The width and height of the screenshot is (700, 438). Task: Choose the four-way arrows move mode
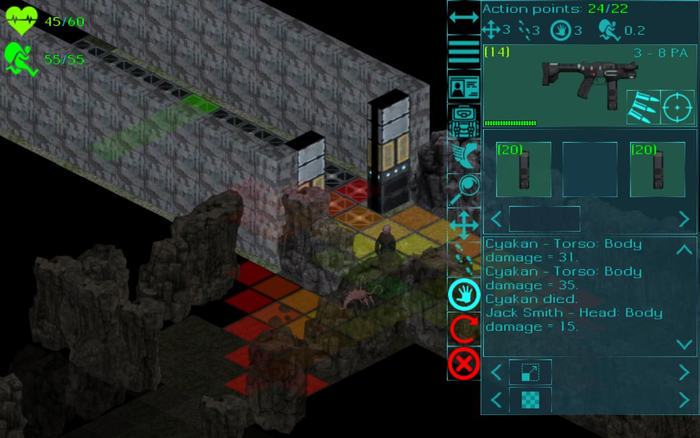[x=464, y=224]
